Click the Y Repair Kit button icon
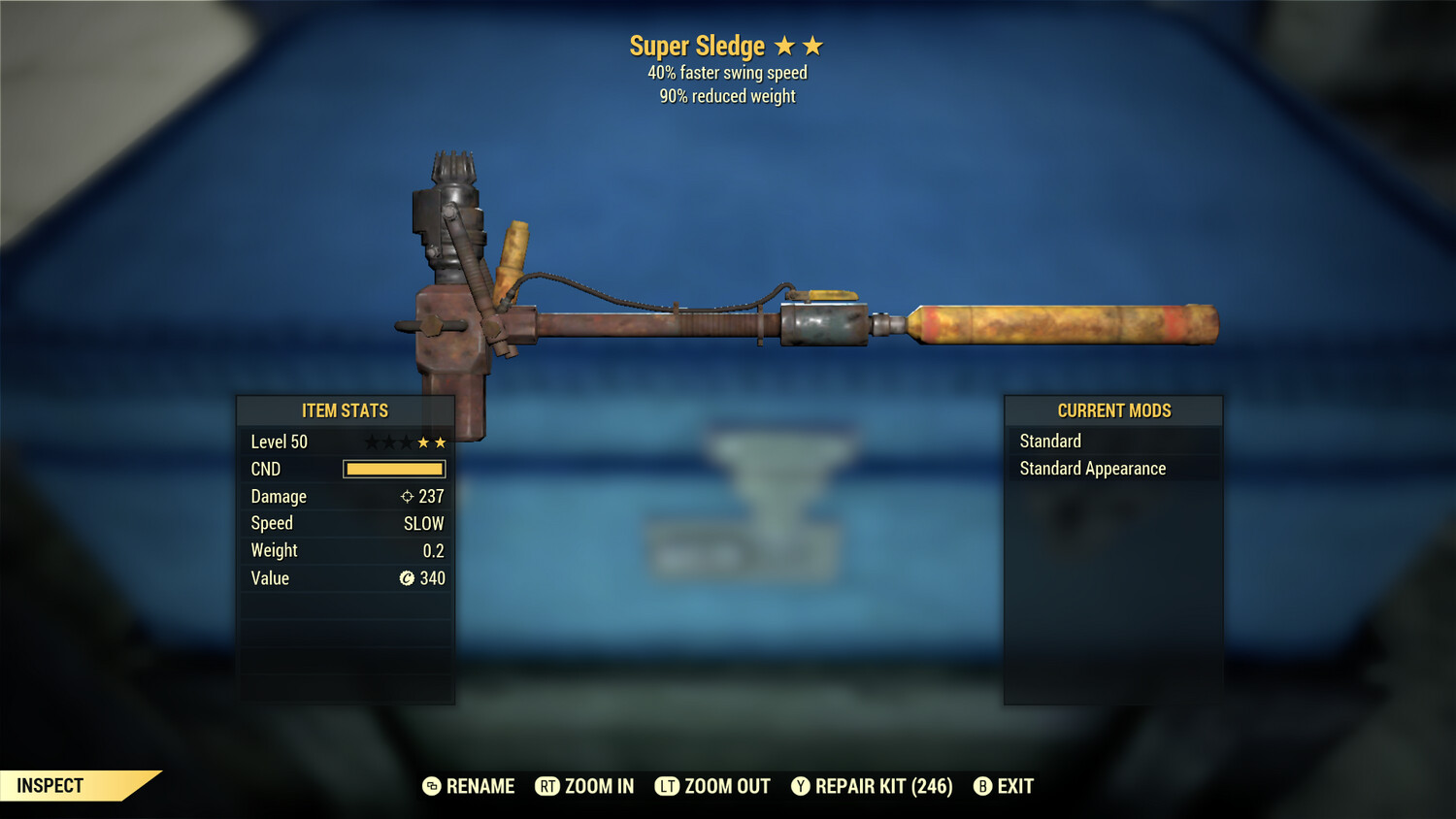 [800, 786]
